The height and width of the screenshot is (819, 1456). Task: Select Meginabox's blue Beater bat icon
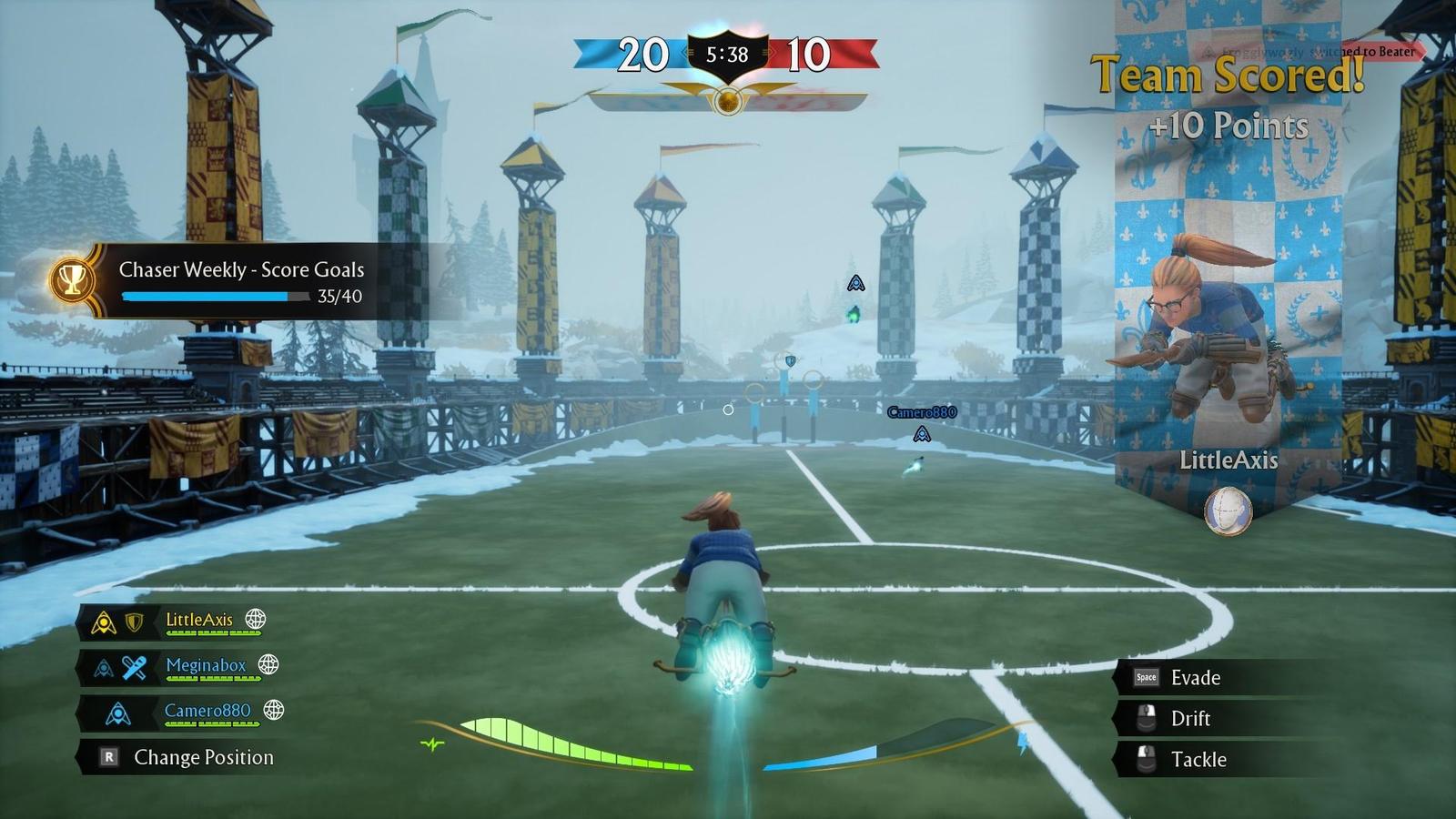(133, 666)
